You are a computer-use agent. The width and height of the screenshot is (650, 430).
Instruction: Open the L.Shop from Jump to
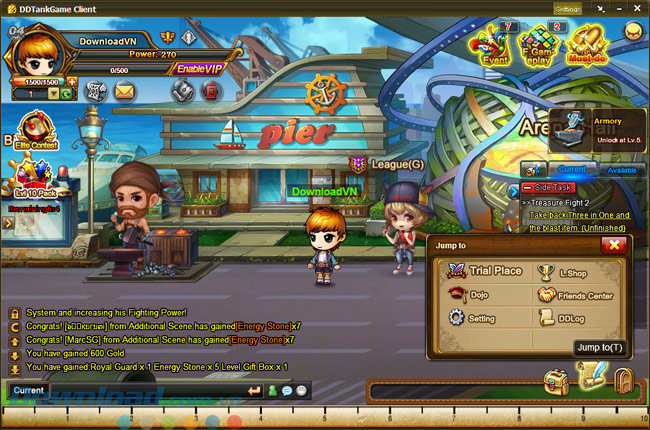[x=564, y=271]
